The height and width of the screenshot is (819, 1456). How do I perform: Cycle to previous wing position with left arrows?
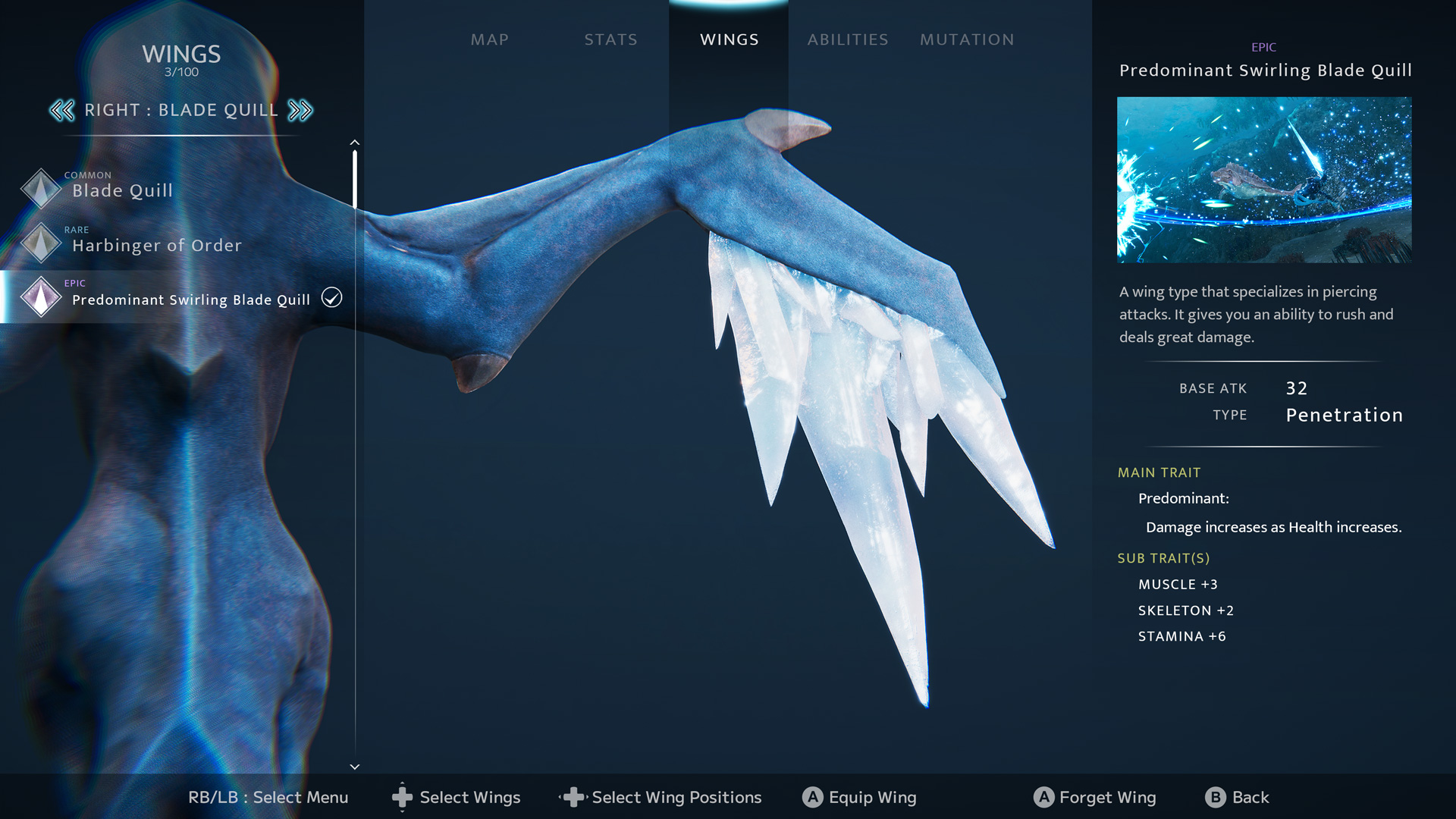(62, 111)
